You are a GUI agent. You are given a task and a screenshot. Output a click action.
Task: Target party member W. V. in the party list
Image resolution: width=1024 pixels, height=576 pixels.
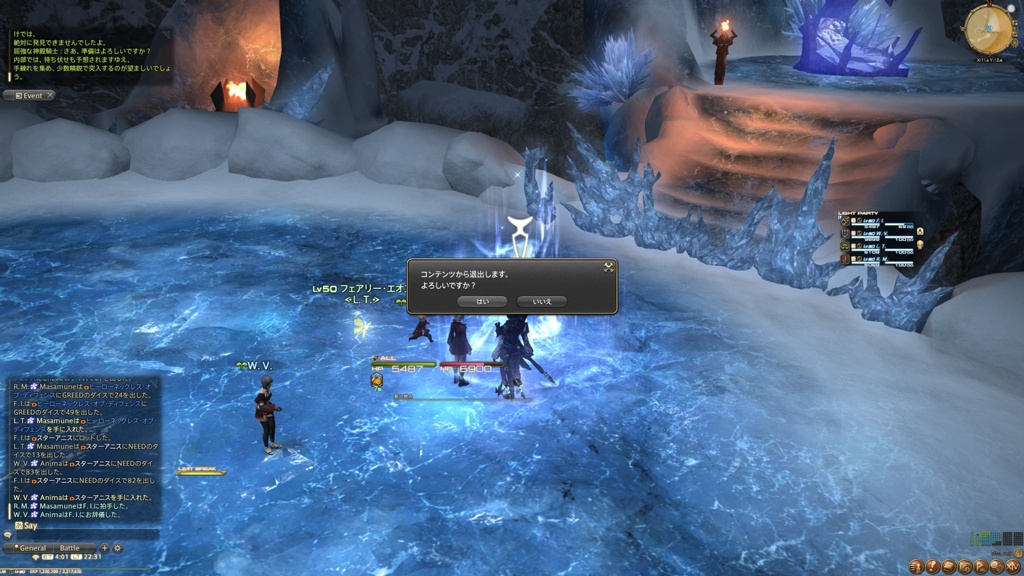click(x=880, y=233)
